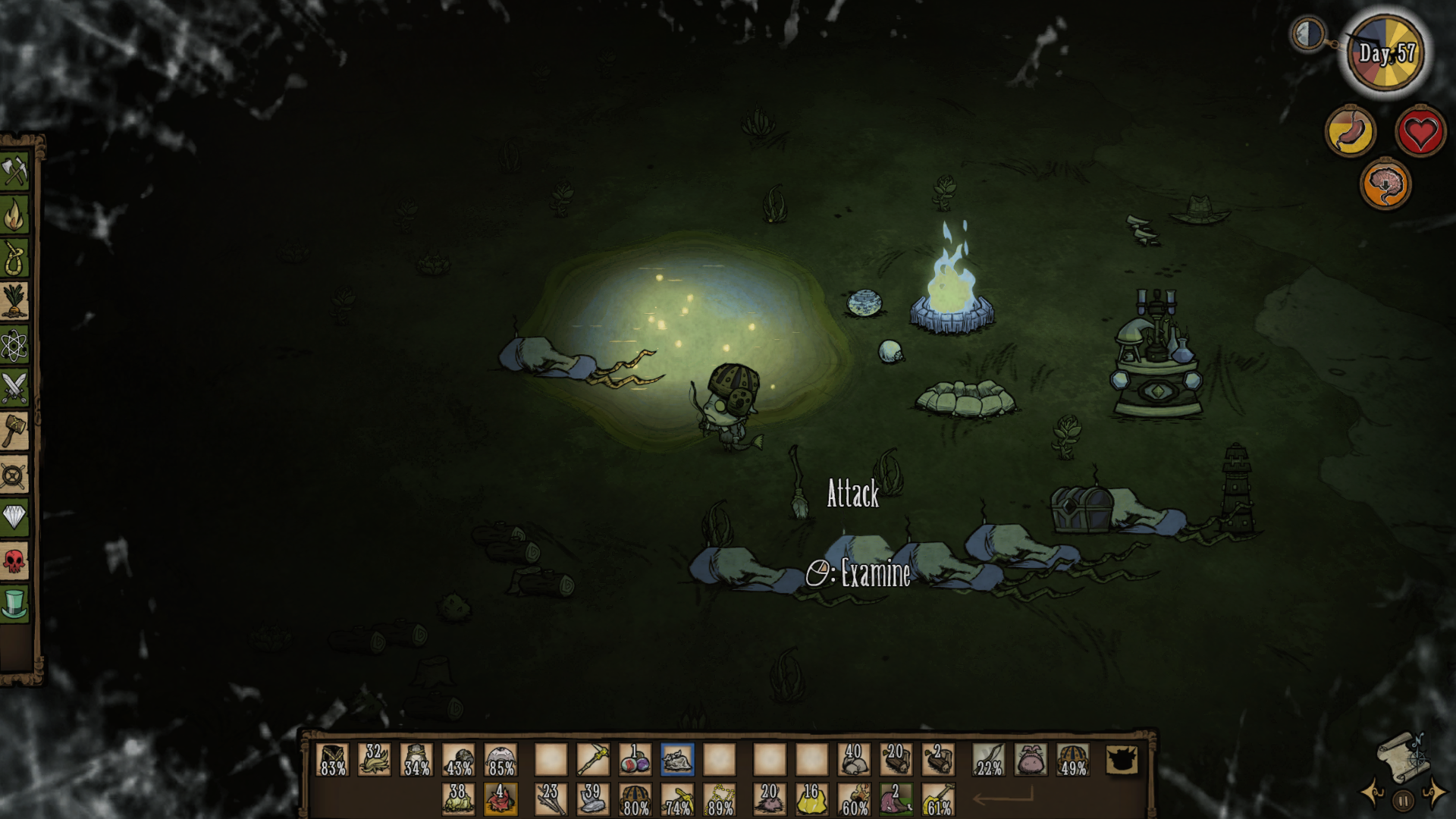Select the Food farming crafting tab
The height and width of the screenshot is (819, 1456).
pos(14,302)
